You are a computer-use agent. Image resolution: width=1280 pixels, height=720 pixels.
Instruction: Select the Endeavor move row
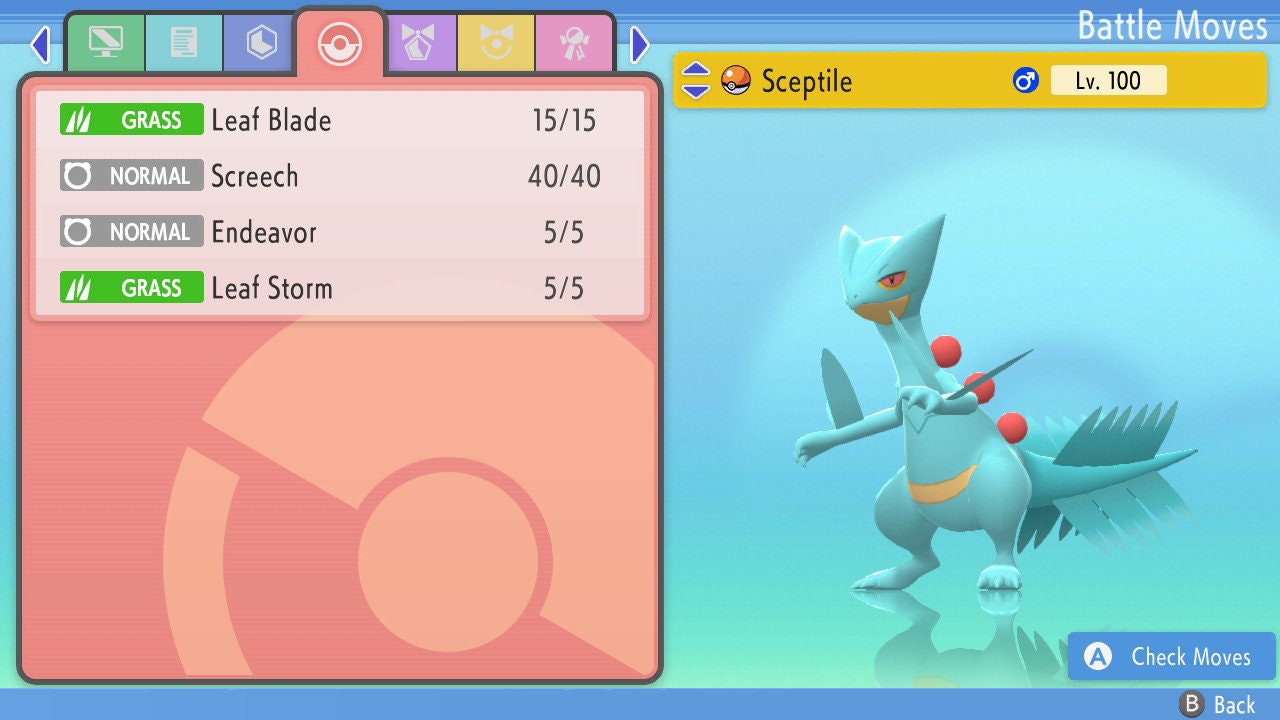(340, 233)
